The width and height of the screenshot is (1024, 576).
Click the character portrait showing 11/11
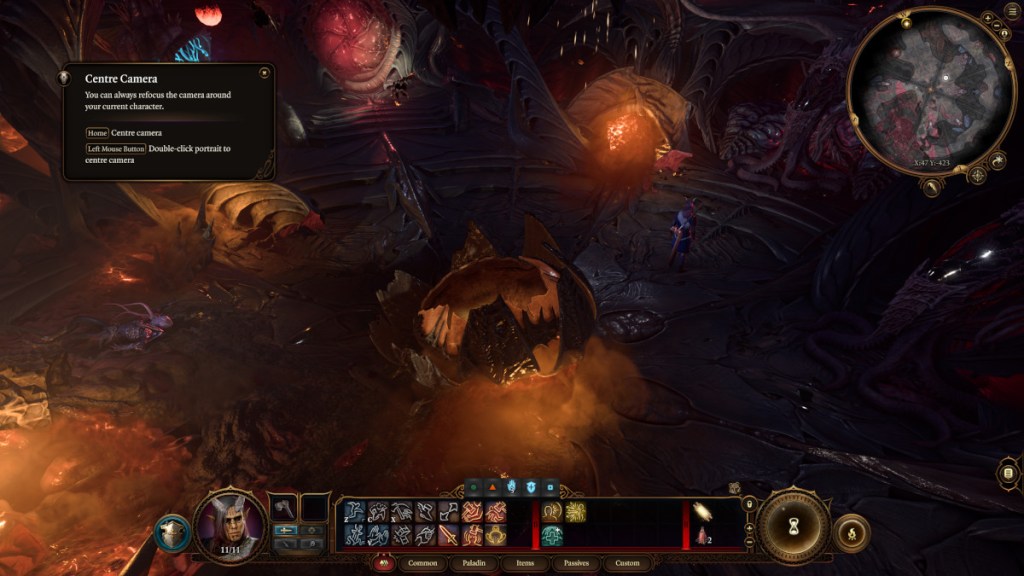pos(231,523)
